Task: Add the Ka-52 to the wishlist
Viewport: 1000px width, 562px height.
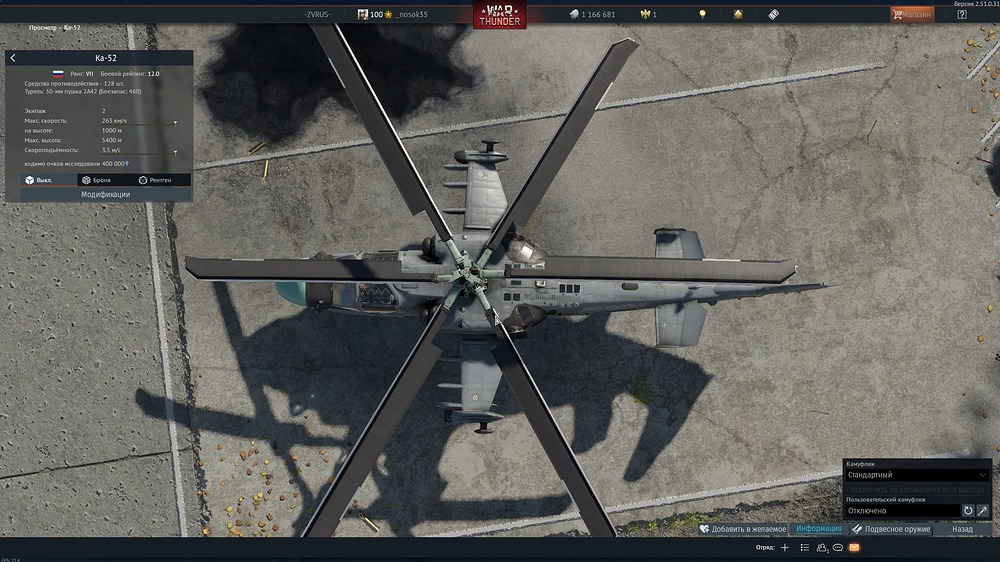Action: pos(743,529)
